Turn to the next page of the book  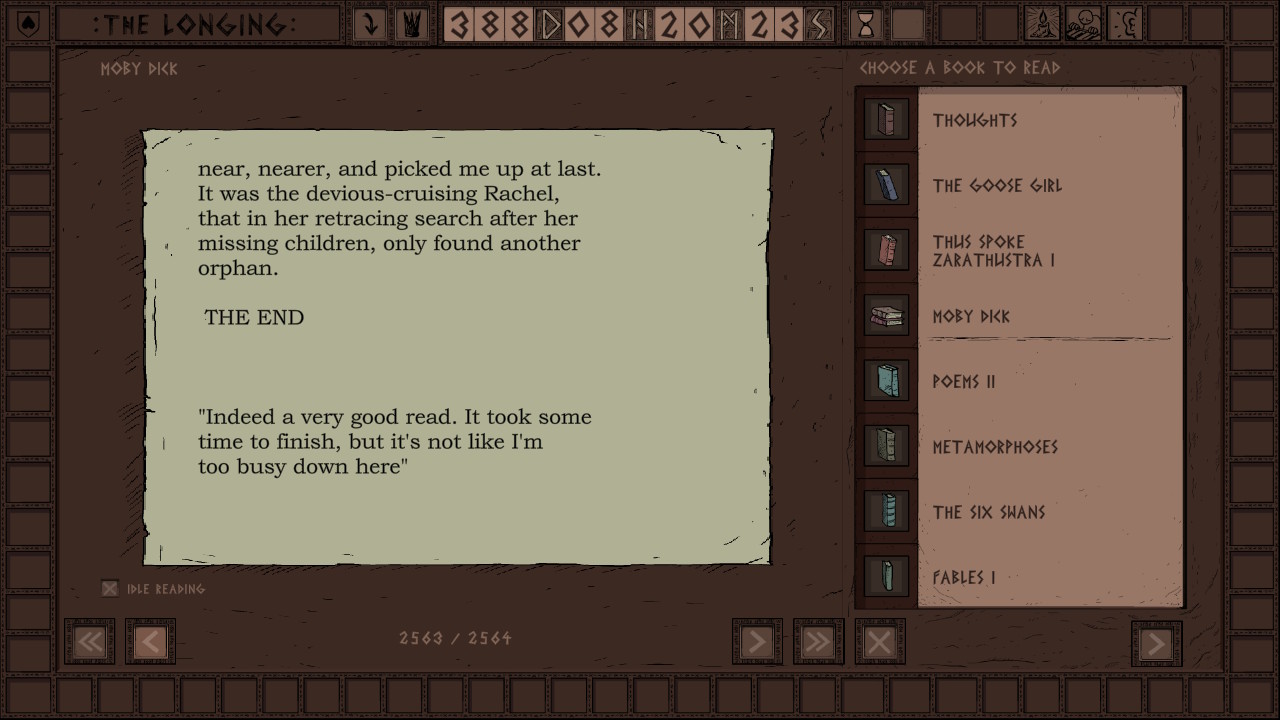(757, 642)
